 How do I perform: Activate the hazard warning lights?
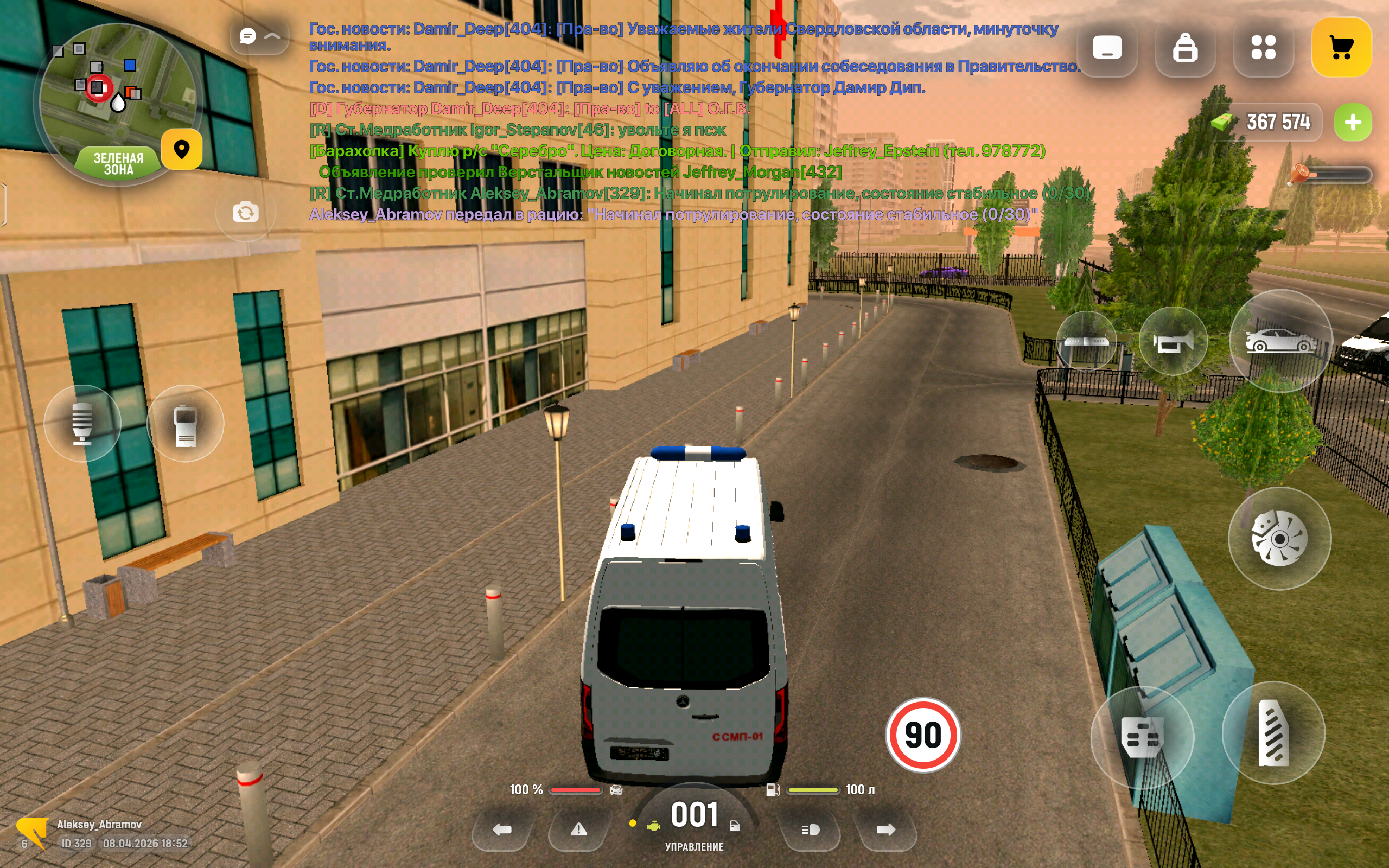[x=578, y=829]
